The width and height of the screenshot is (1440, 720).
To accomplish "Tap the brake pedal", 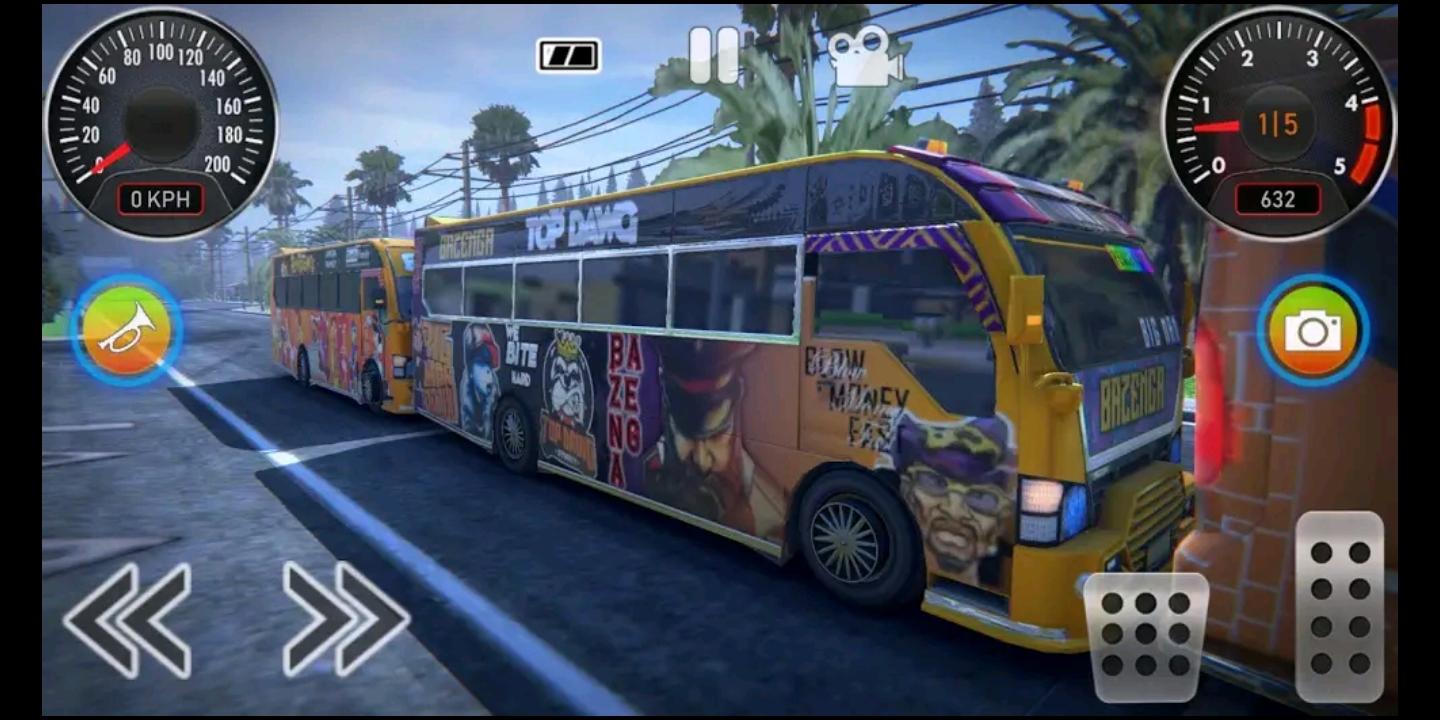I will (x=1146, y=636).
